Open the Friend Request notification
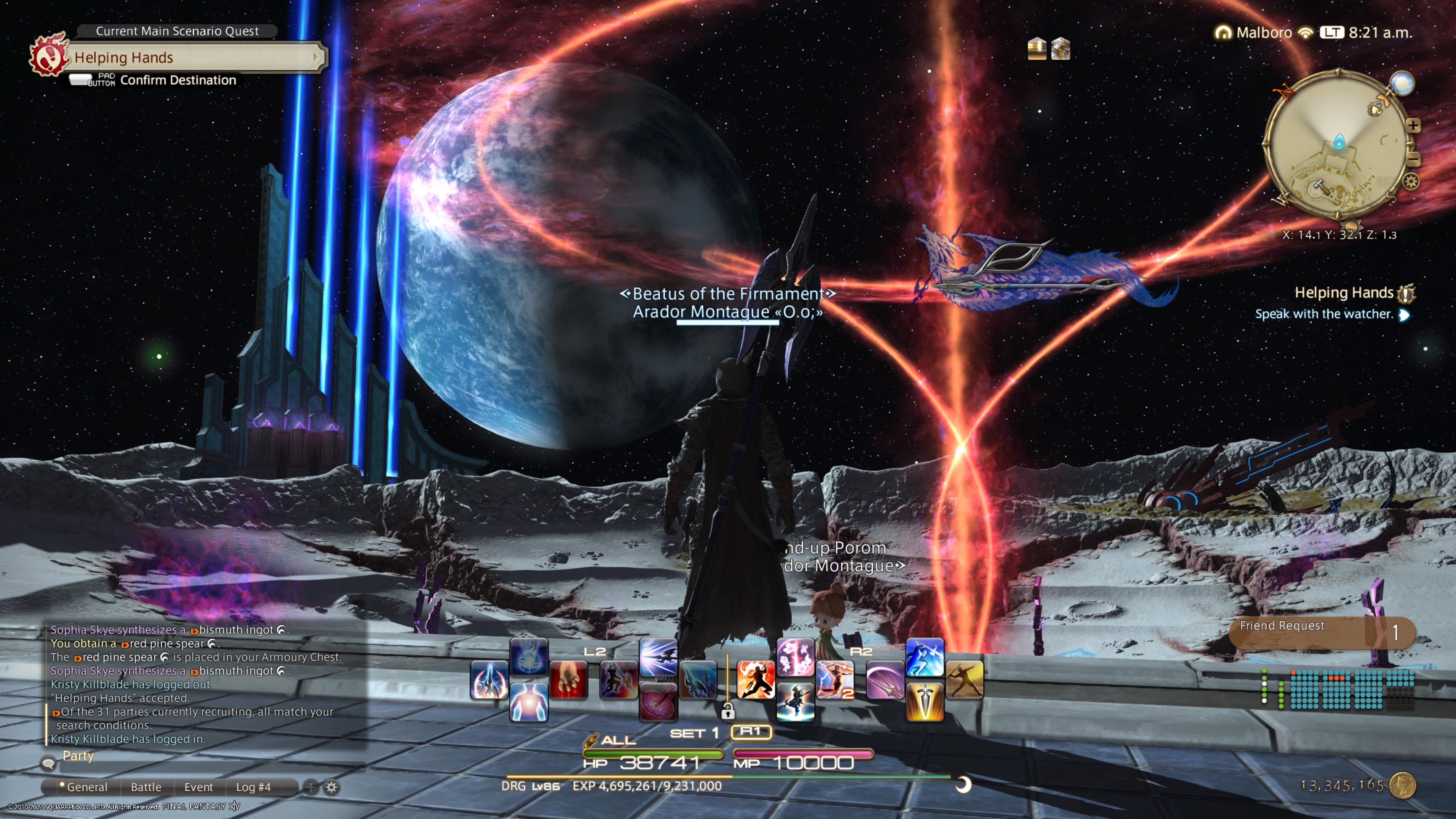The width and height of the screenshot is (1456, 819). (1321, 632)
